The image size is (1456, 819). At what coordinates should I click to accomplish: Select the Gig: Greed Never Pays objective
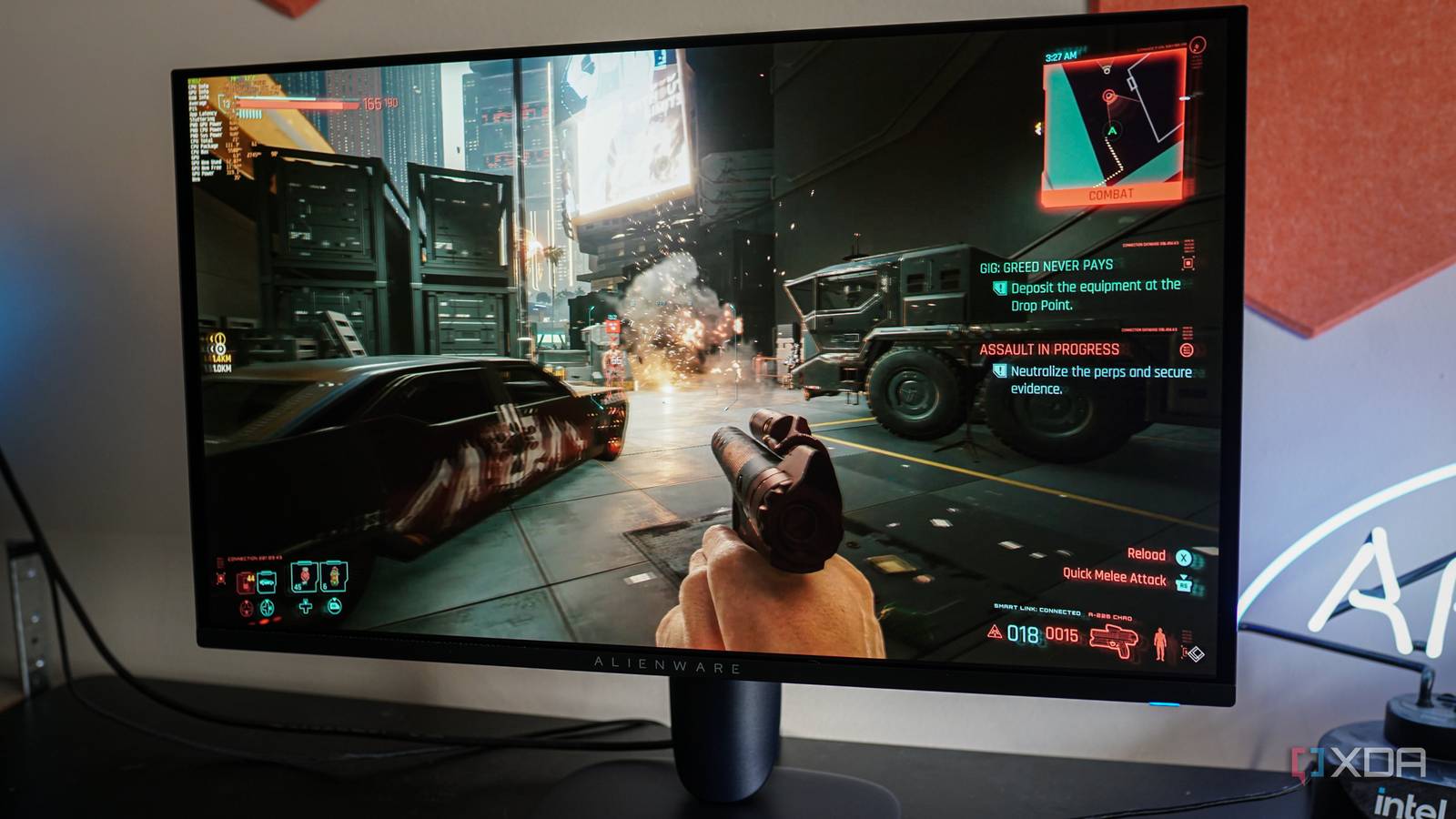1046,267
